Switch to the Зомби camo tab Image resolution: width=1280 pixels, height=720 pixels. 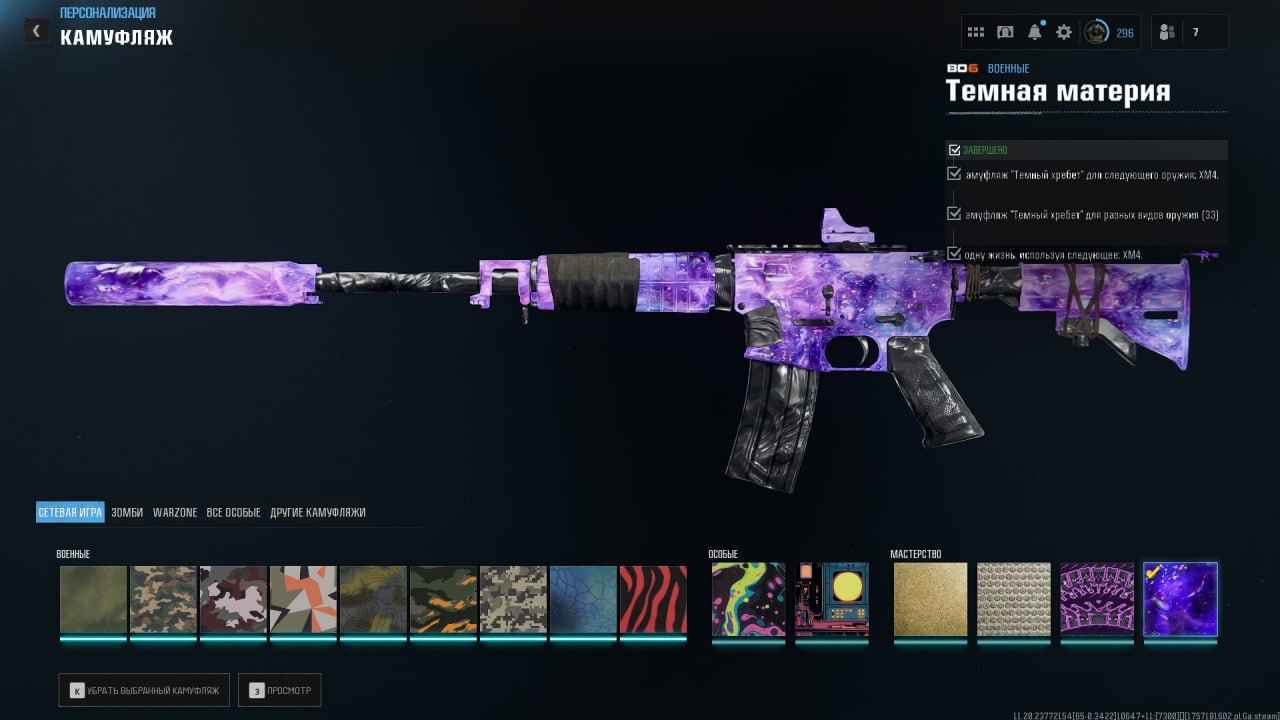[127, 513]
